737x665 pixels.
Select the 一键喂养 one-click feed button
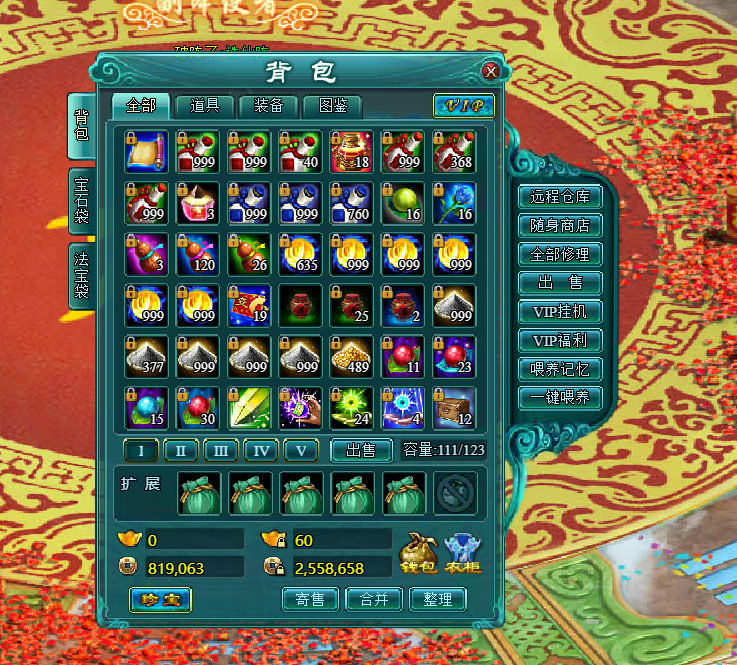(x=559, y=397)
